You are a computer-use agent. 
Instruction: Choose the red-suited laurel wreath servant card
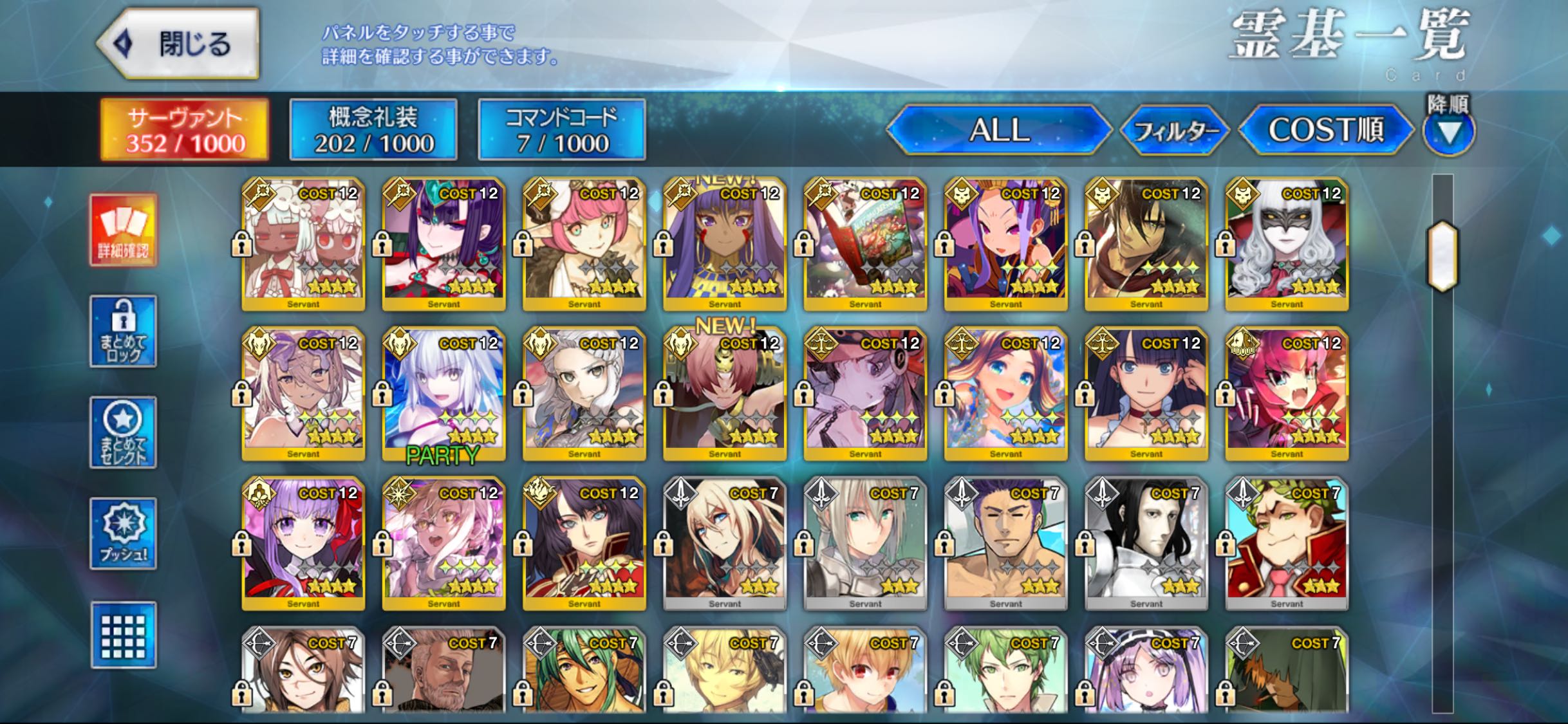click(1287, 544)
